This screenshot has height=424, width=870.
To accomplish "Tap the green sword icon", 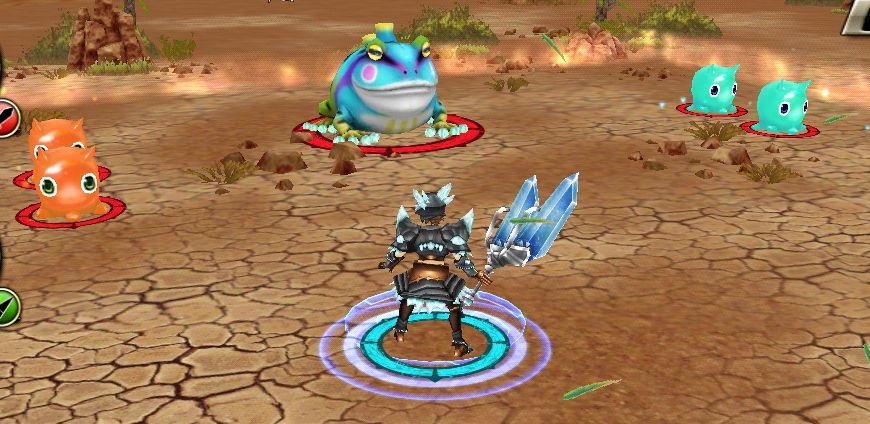I will [x=8, y=304].
